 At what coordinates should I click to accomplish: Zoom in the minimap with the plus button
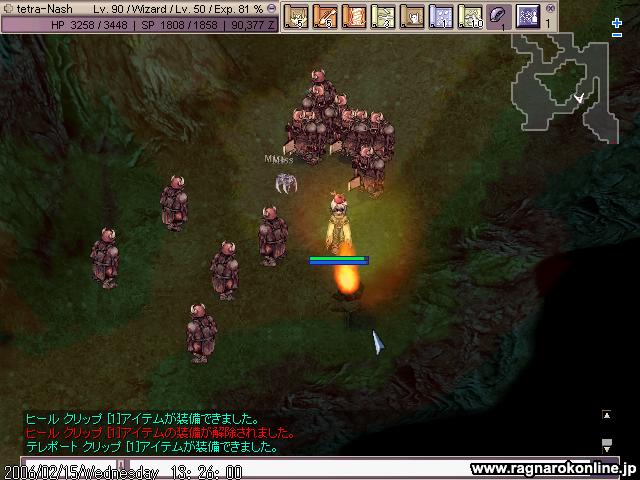[x=617, y=23]
